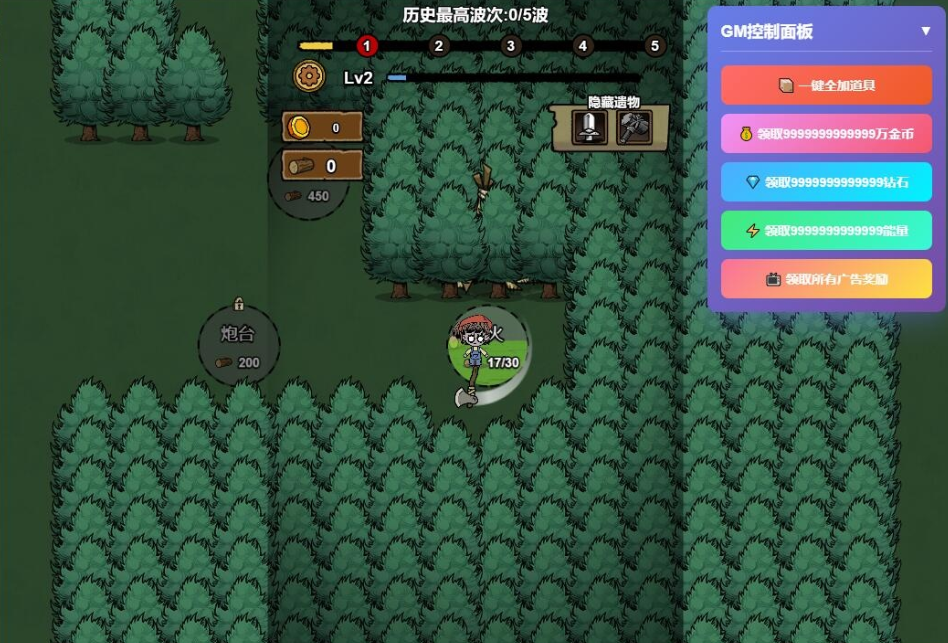Click the 领取所有广告奖励 button
Screen dimensions: 948x643
tap(826, 279)
